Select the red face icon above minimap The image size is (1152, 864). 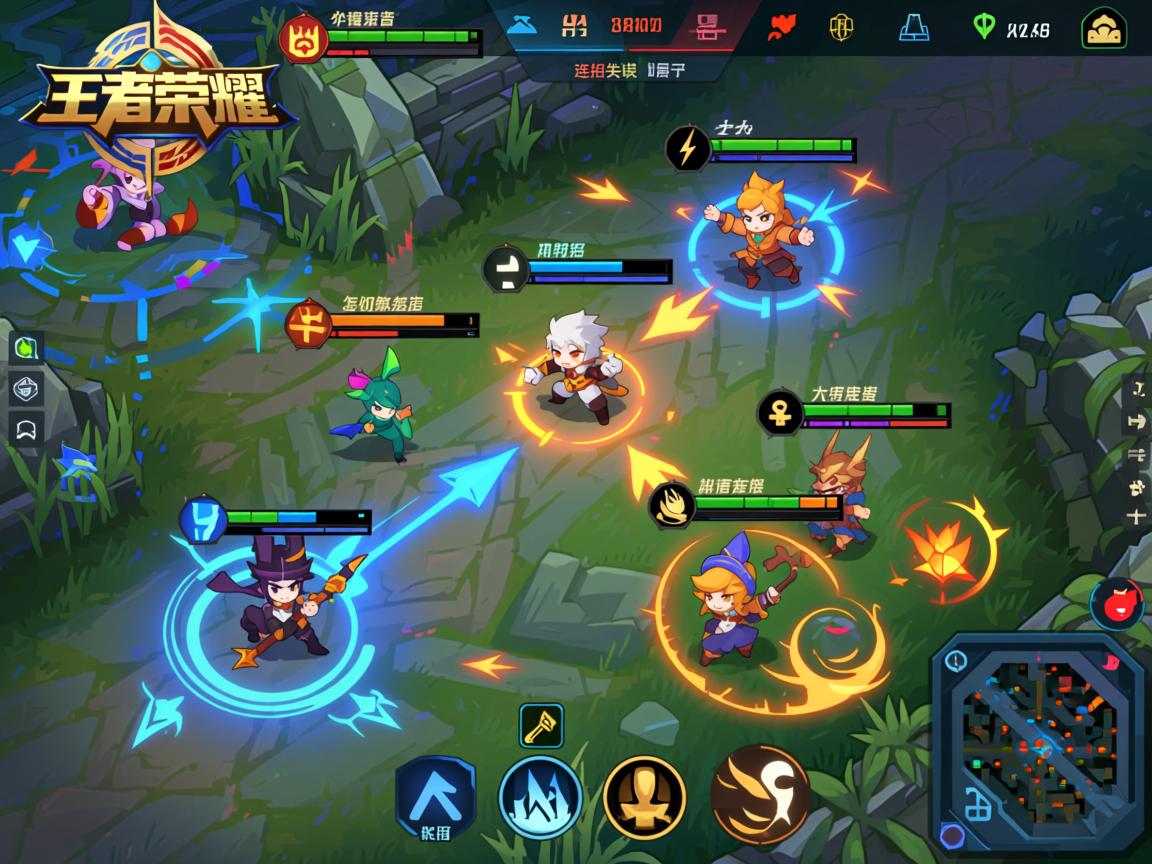click(1116, 604)
